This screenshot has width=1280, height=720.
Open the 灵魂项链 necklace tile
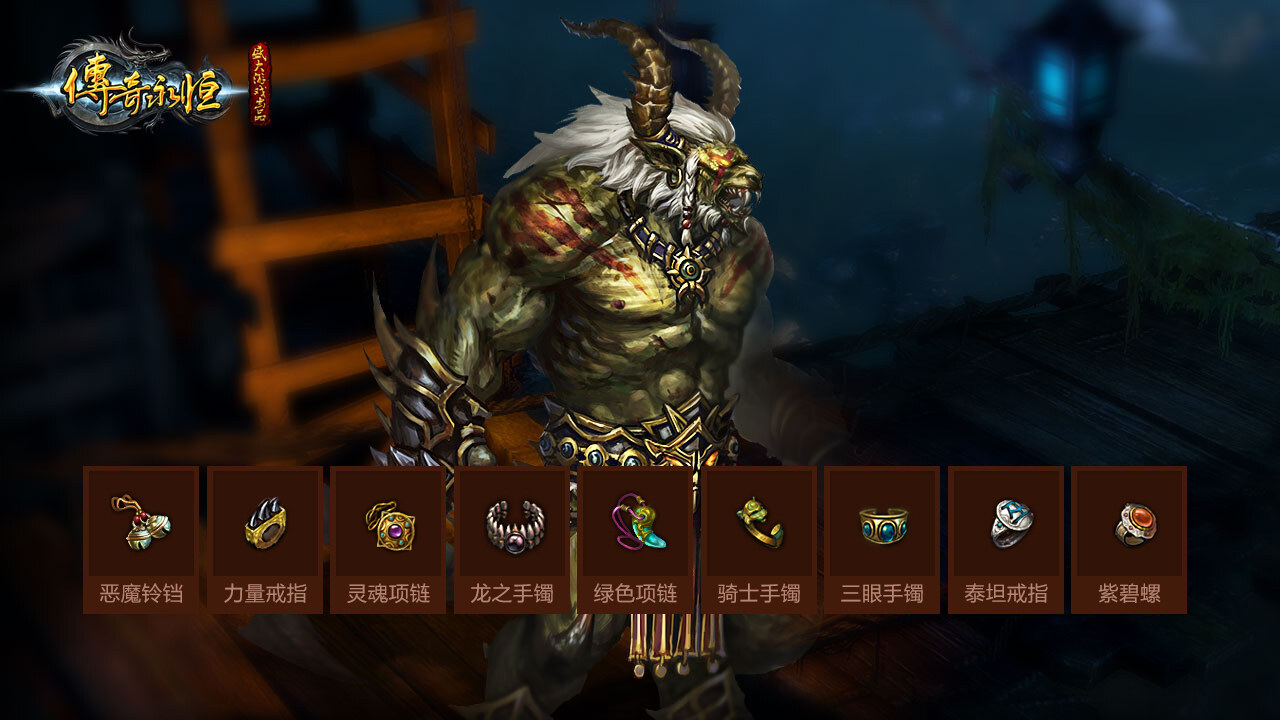388,539
